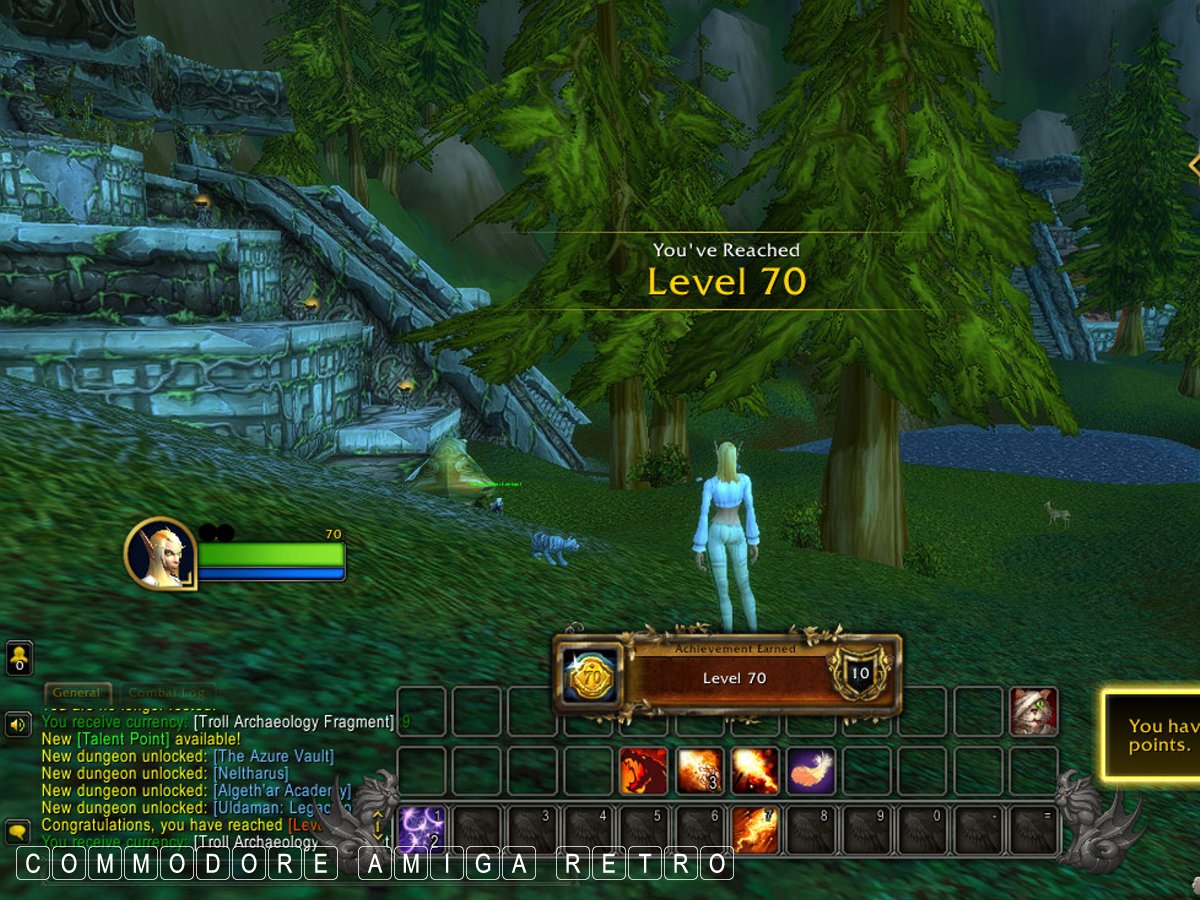The height and width of the screenshot is (900, 1200).
Task: Open the Combat Log chat tab
Action: point(167,692)
